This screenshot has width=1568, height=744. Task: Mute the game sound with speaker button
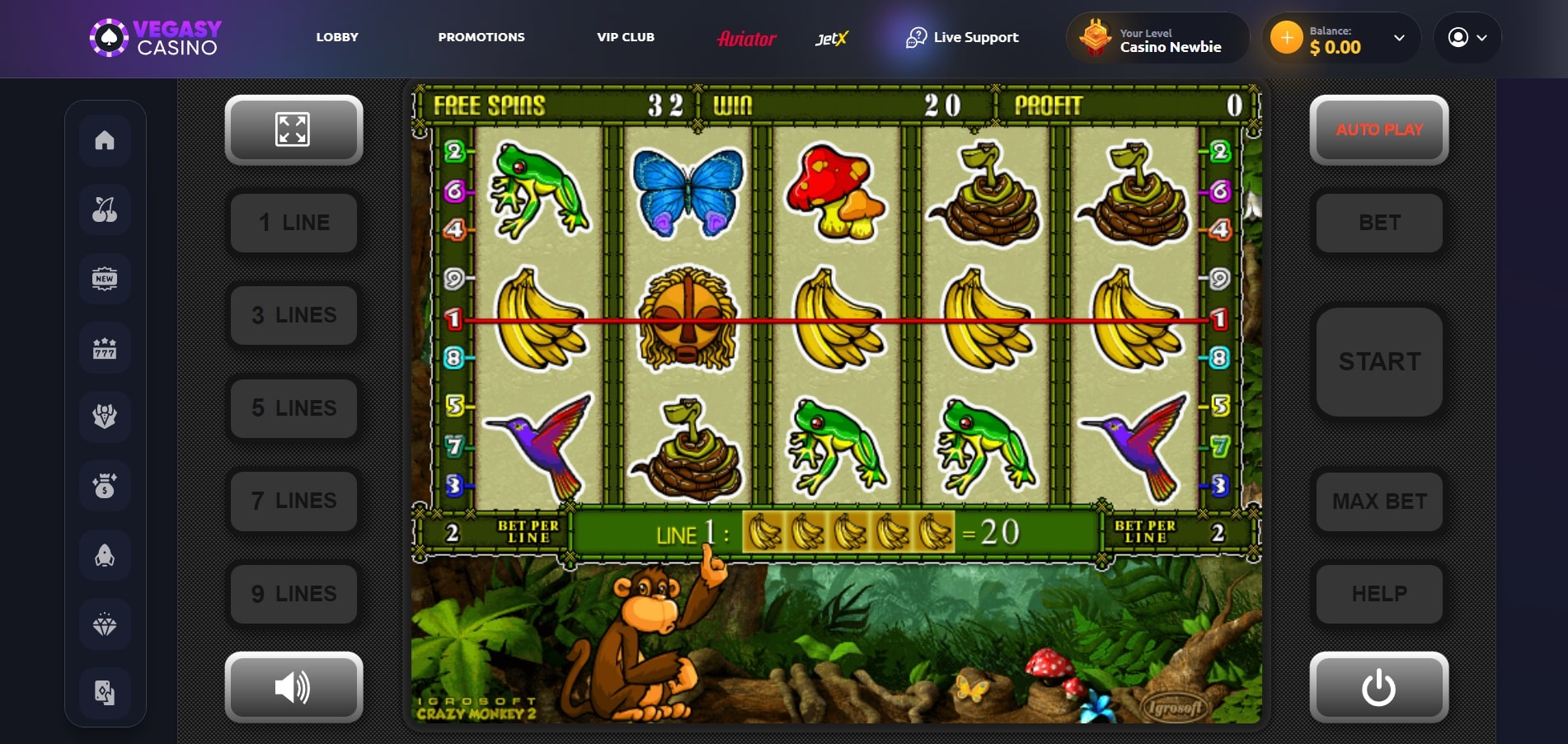(x=293, y=687)
